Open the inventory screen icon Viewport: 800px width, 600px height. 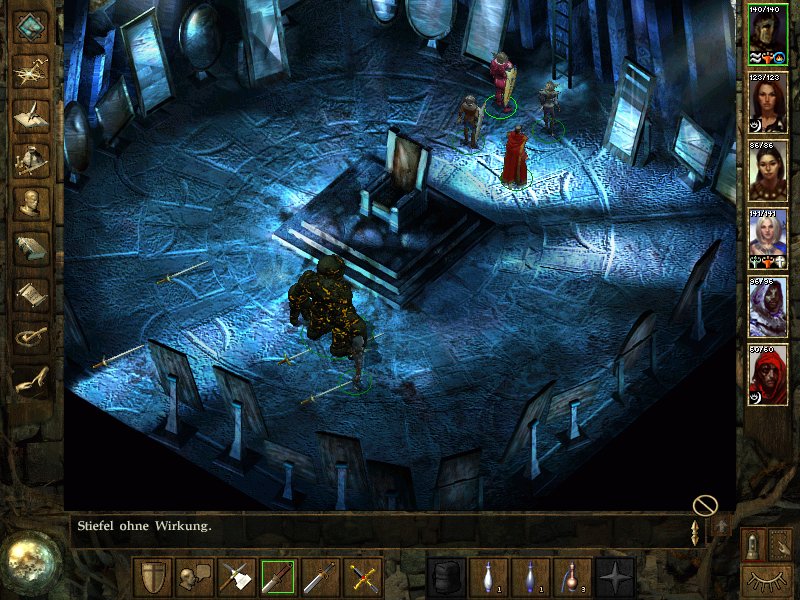coord(30,160)
